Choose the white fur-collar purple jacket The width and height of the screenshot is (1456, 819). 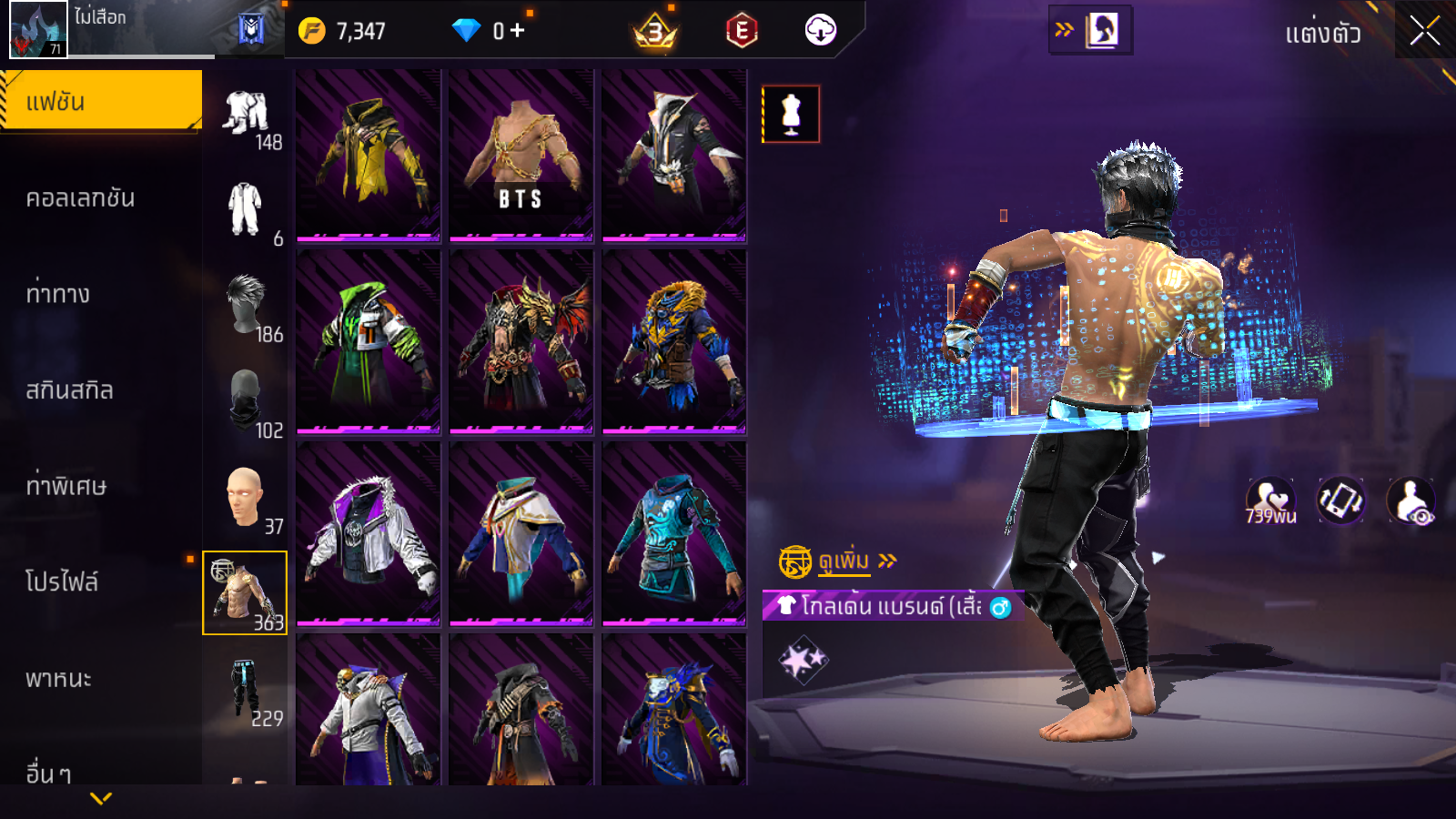point(368,532)
